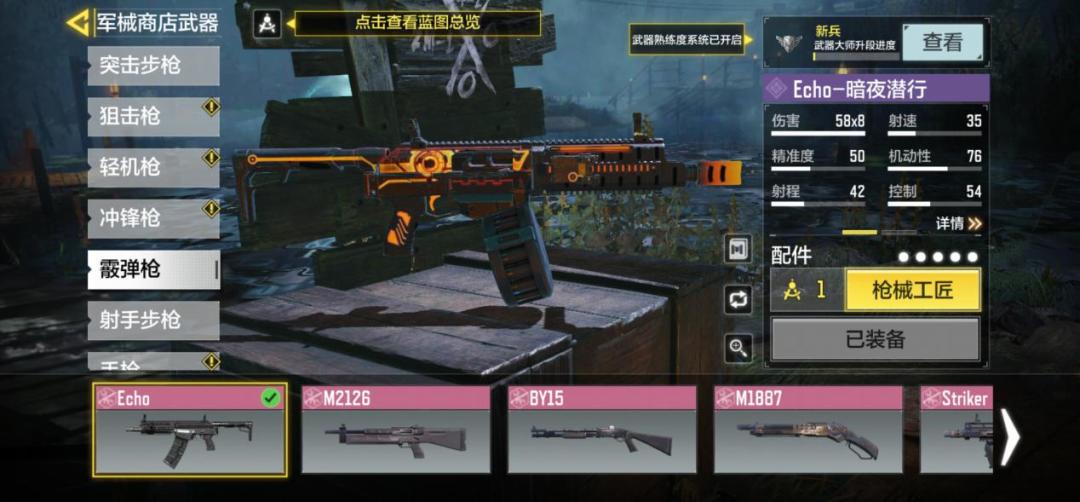Show more weapons with the right arrow
This screenshot has height=502, width=1080.
pyautogui.click(x=1010, y=436)
